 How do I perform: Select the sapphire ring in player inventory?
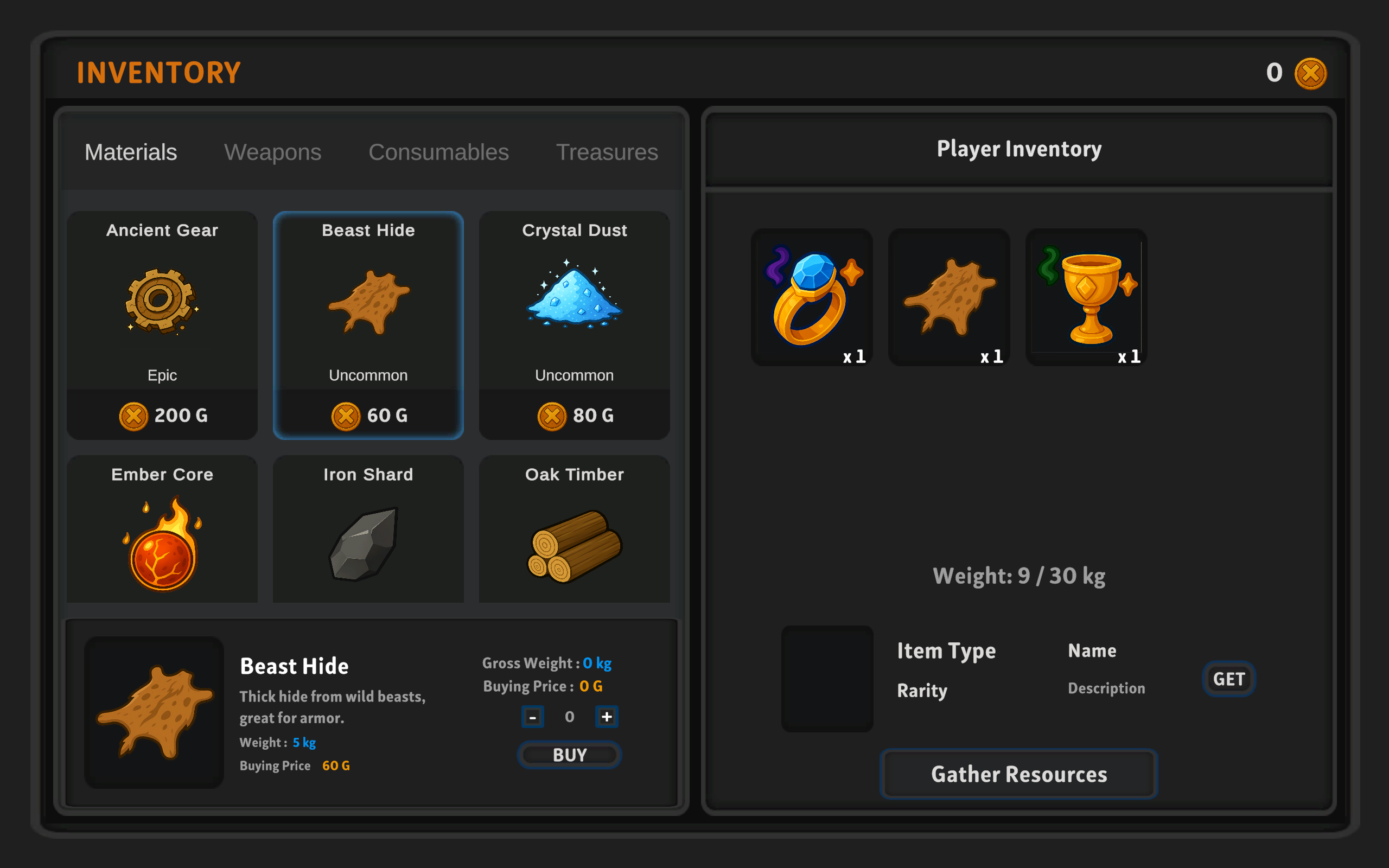[x=812, y=297]
